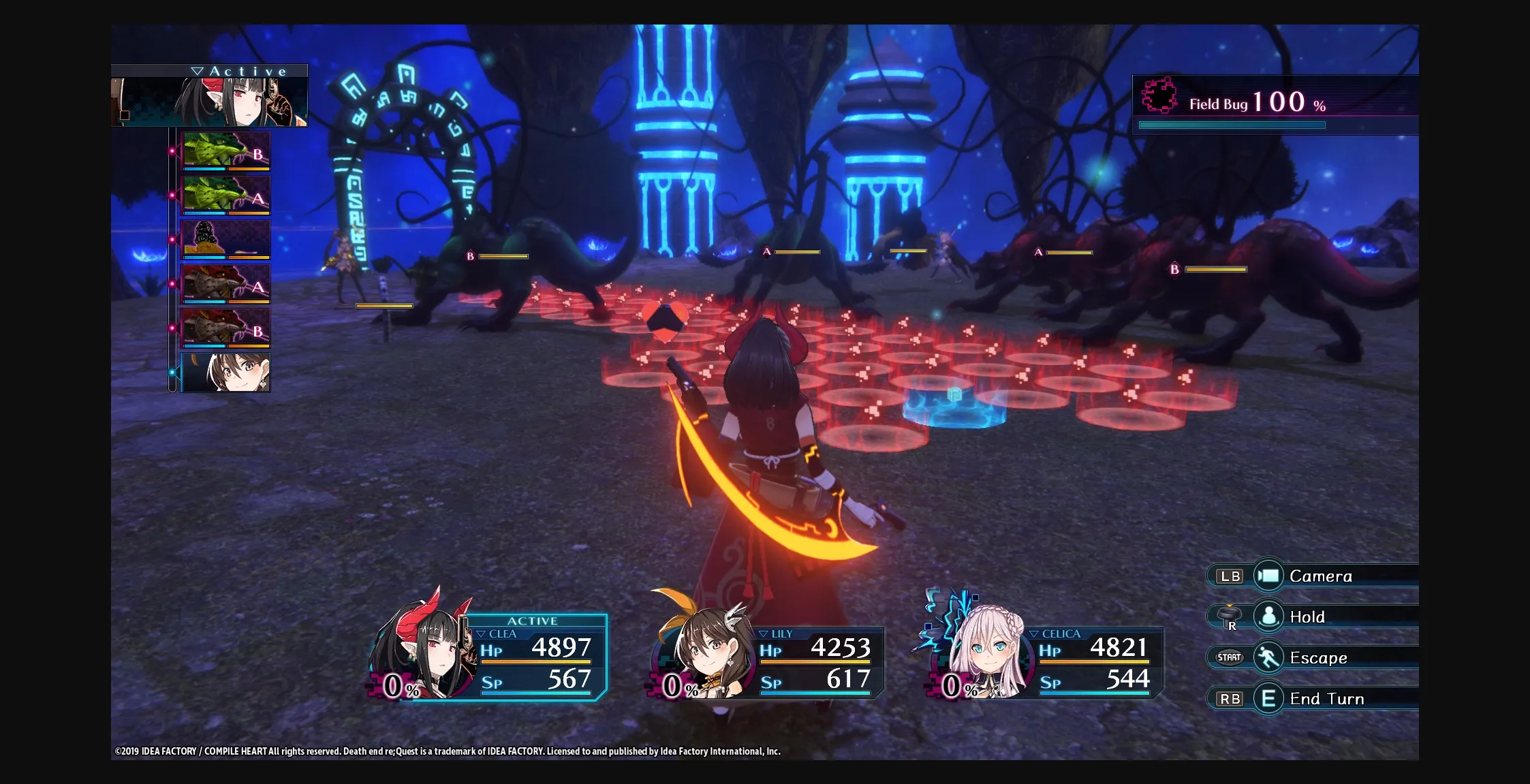The height and width of the screenshot is (784, 1530).
Task: Select green enemy A in turn order
Action: pyautogui.click(x=225, y=195)
